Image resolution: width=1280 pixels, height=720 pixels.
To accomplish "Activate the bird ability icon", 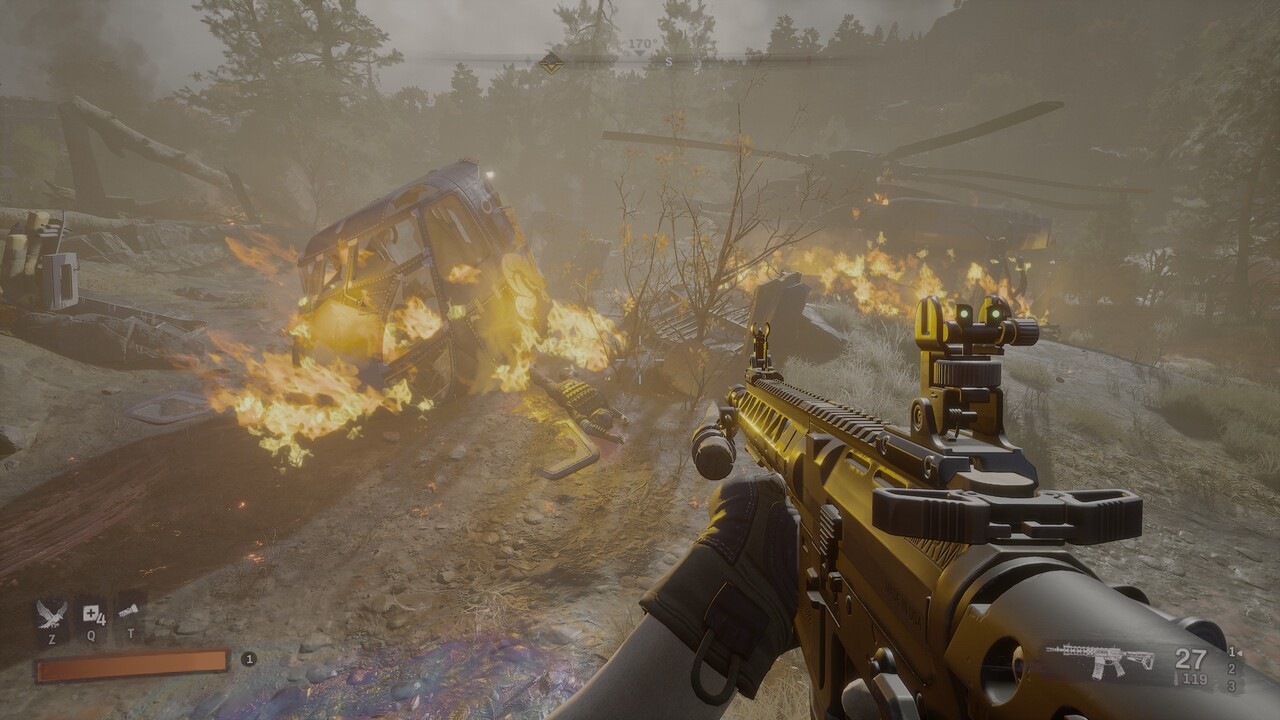I will pyautogui.click(x=52, y=612).
